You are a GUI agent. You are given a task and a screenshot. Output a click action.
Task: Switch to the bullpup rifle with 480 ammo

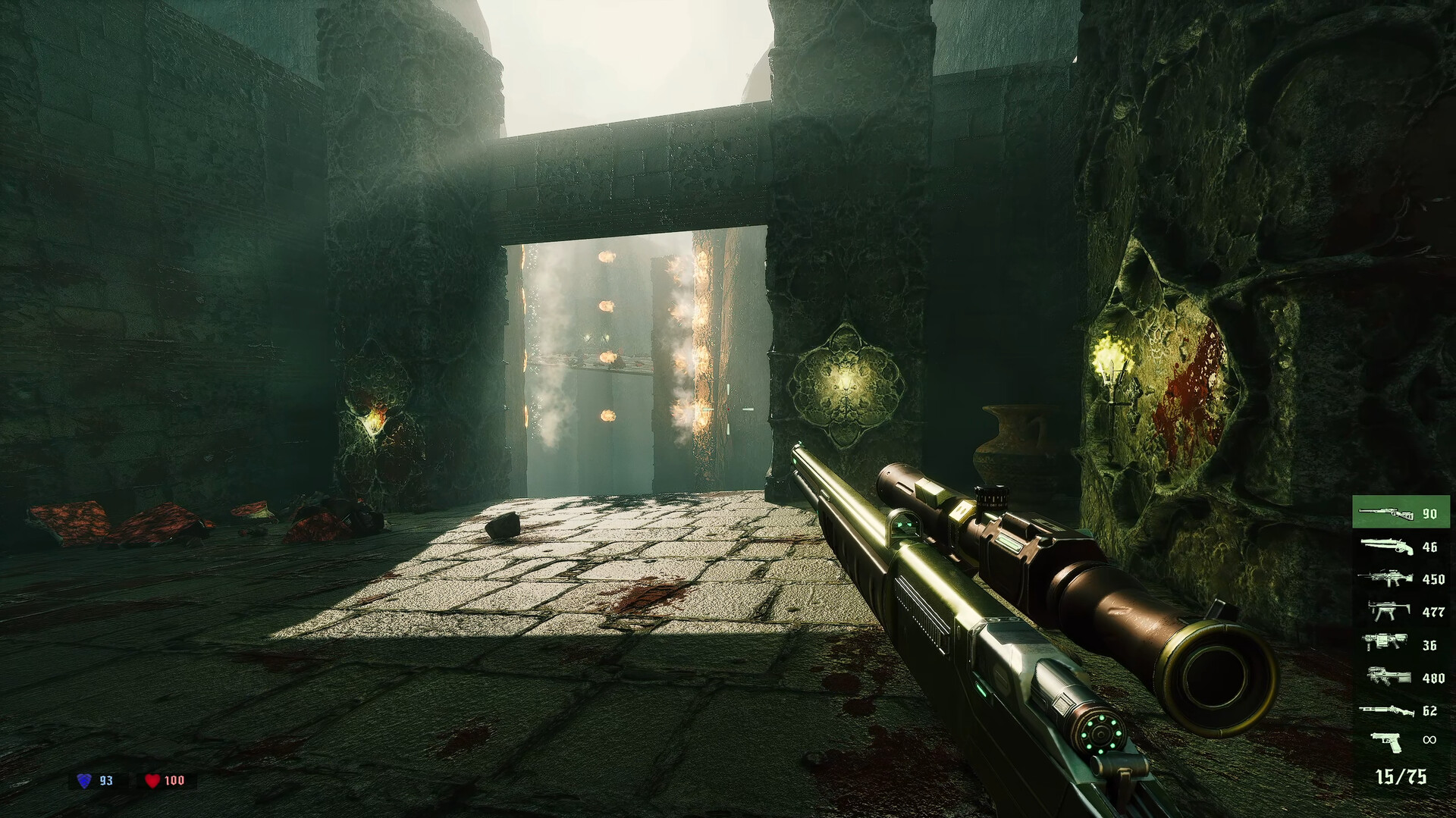[1400, 677]
